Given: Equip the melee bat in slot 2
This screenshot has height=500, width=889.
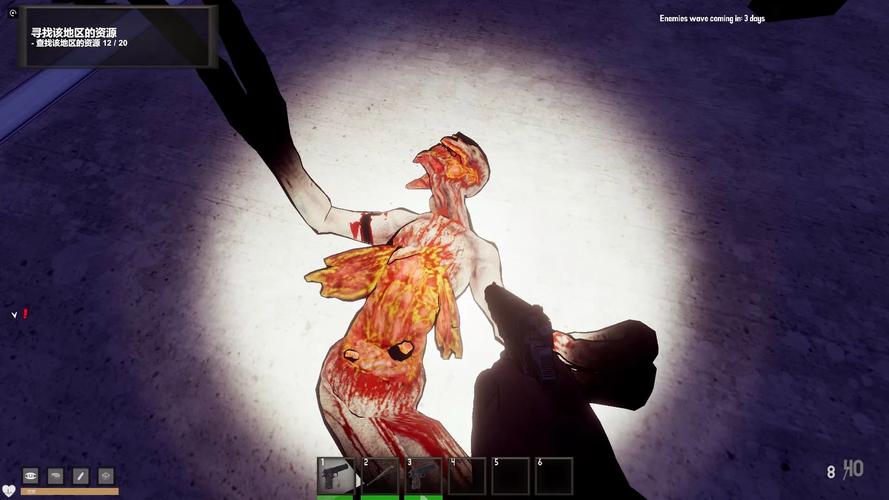Looking at the screenshot, I should 380,476.
